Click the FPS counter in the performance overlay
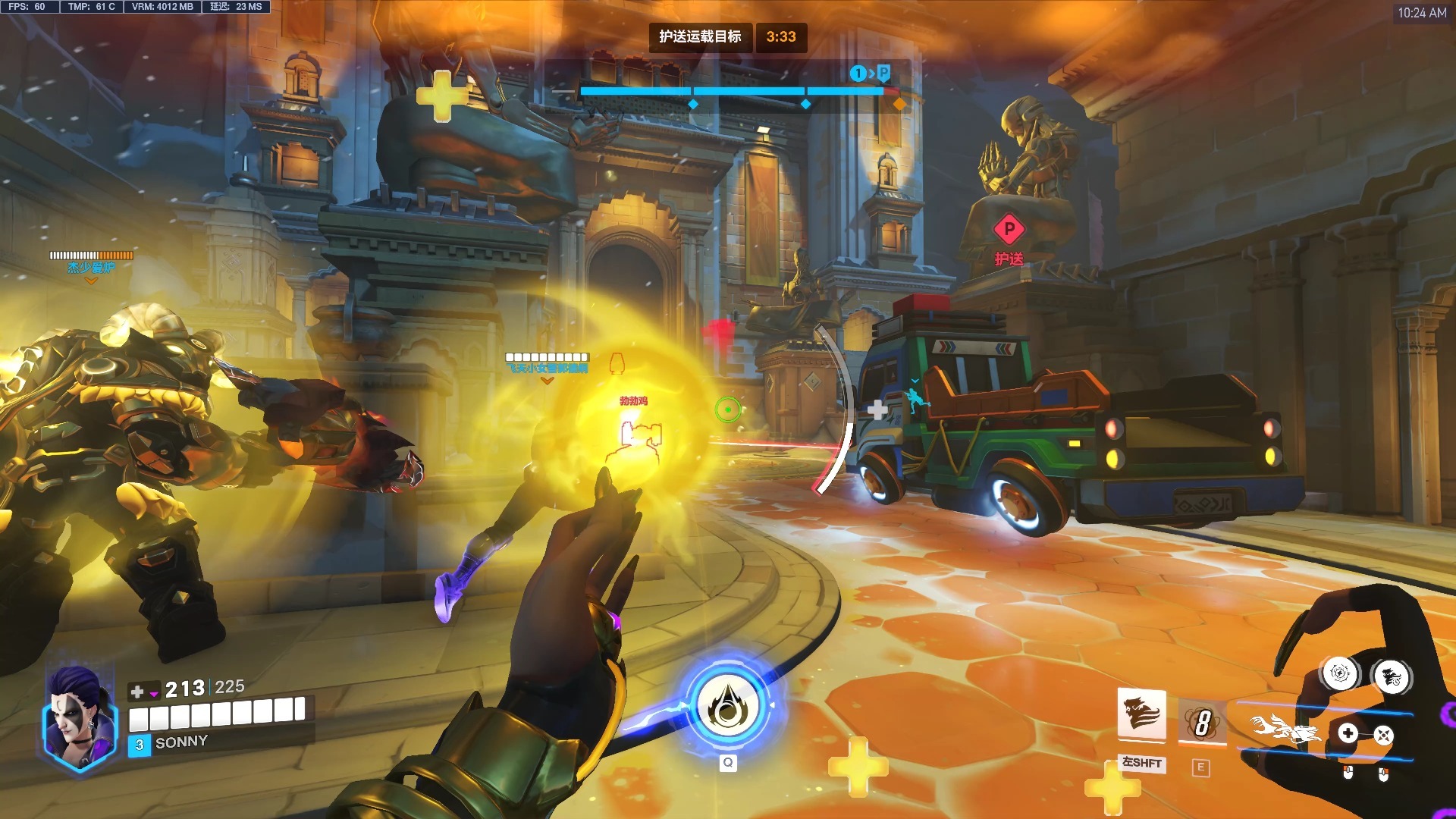 coord(27,7)
